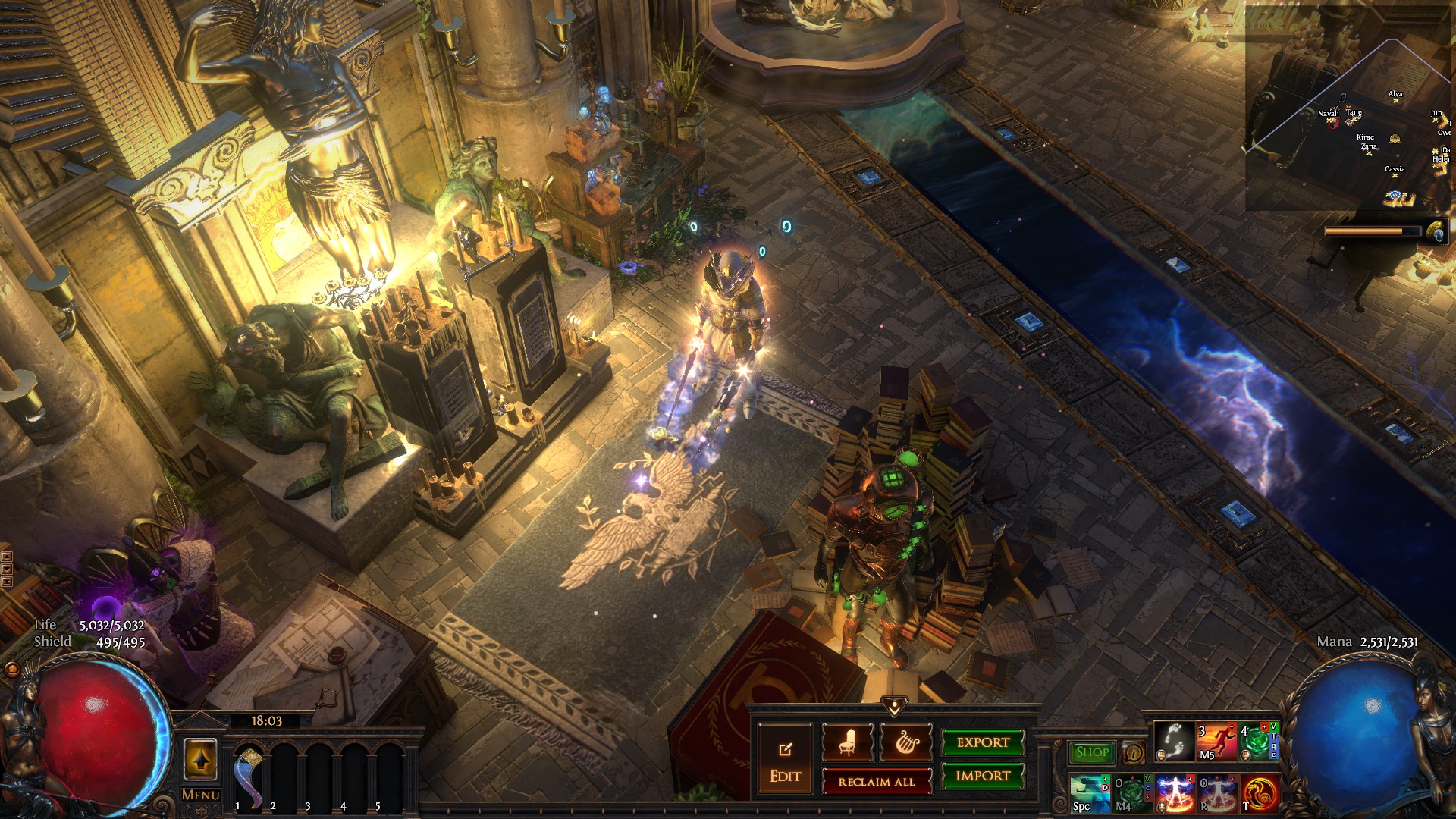Use the flask in slot 1

pyautogui.click(x=248, y=773)
